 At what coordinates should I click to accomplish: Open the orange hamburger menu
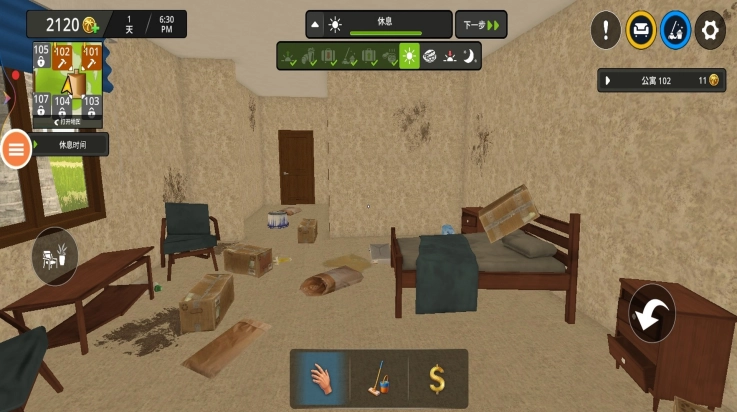click(x=16, y=149)
